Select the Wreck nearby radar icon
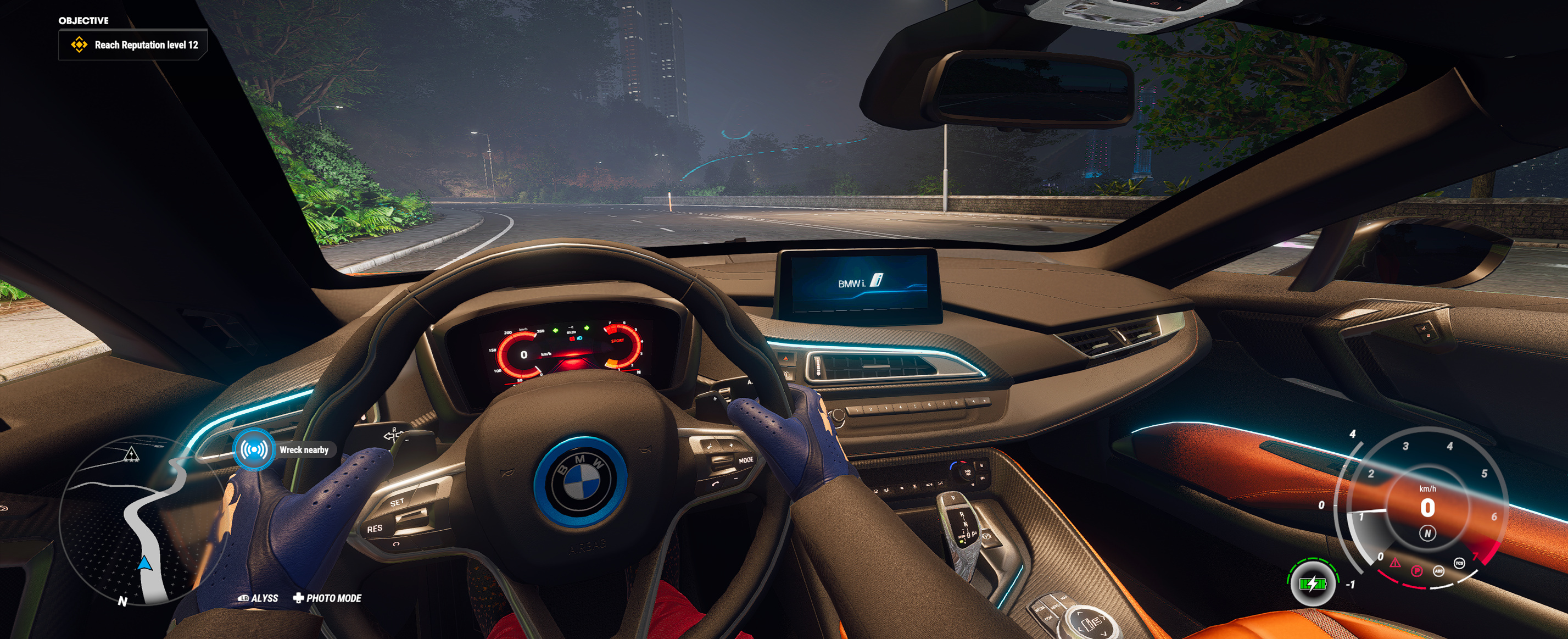 (254, 450)
